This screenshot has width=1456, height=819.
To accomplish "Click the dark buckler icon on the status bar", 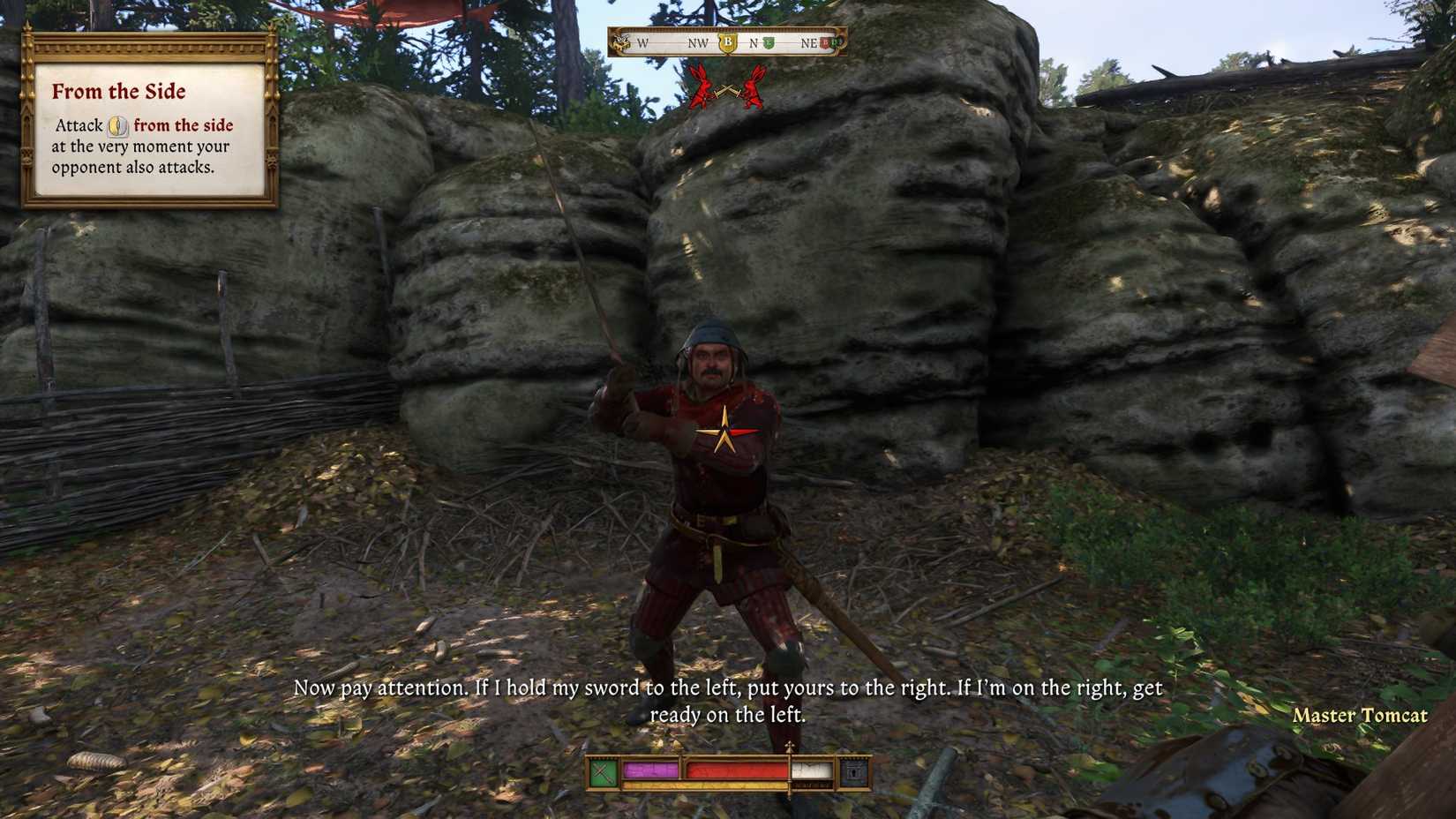I will [852, 771].
